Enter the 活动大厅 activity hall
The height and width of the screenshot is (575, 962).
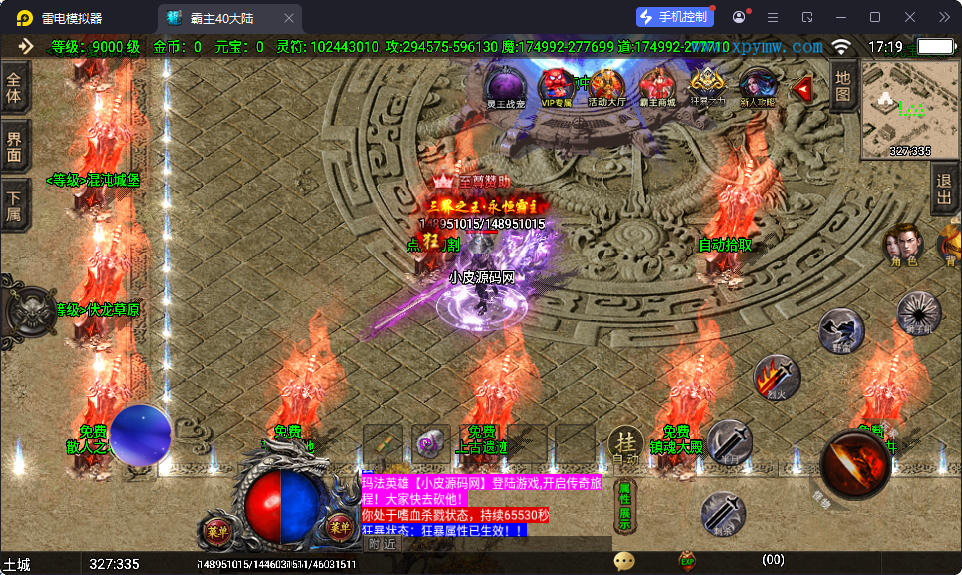point(606,87)
